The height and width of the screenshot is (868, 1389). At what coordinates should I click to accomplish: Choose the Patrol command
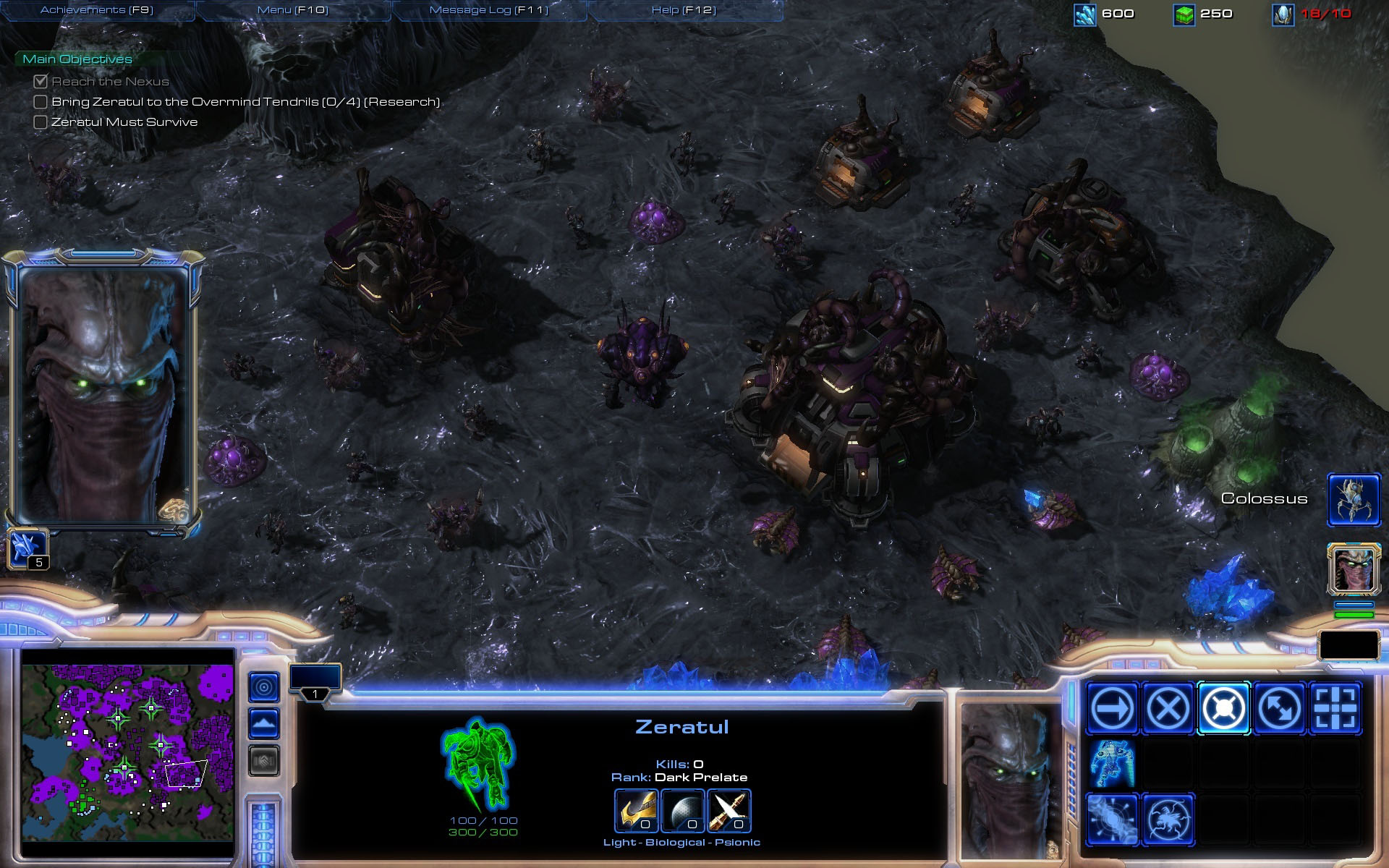tap(1279, 708)
